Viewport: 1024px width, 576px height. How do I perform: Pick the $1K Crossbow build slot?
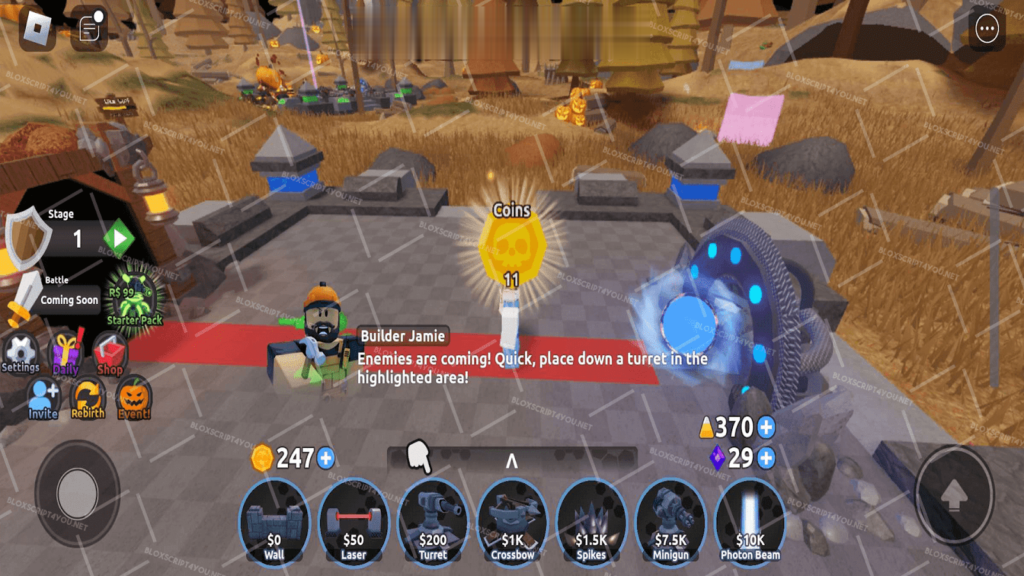512,522
